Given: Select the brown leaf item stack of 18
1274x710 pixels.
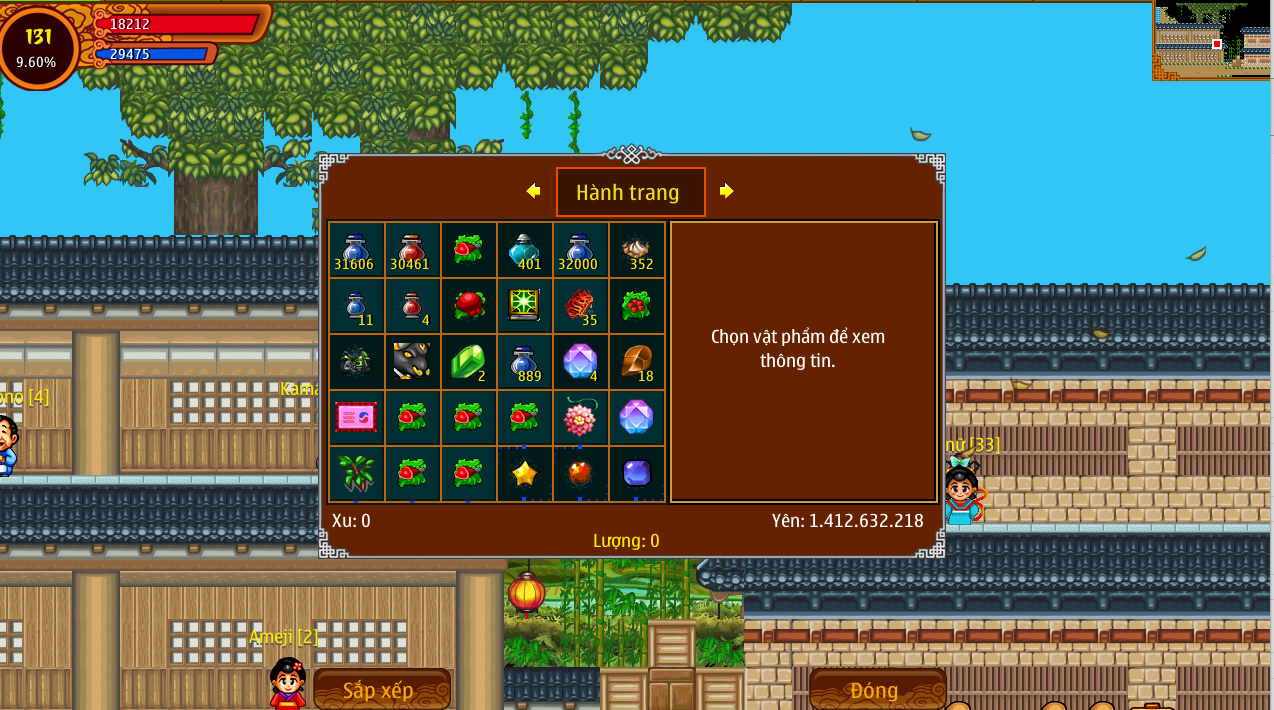Looking at the screenshot, I should coord(636,361).
